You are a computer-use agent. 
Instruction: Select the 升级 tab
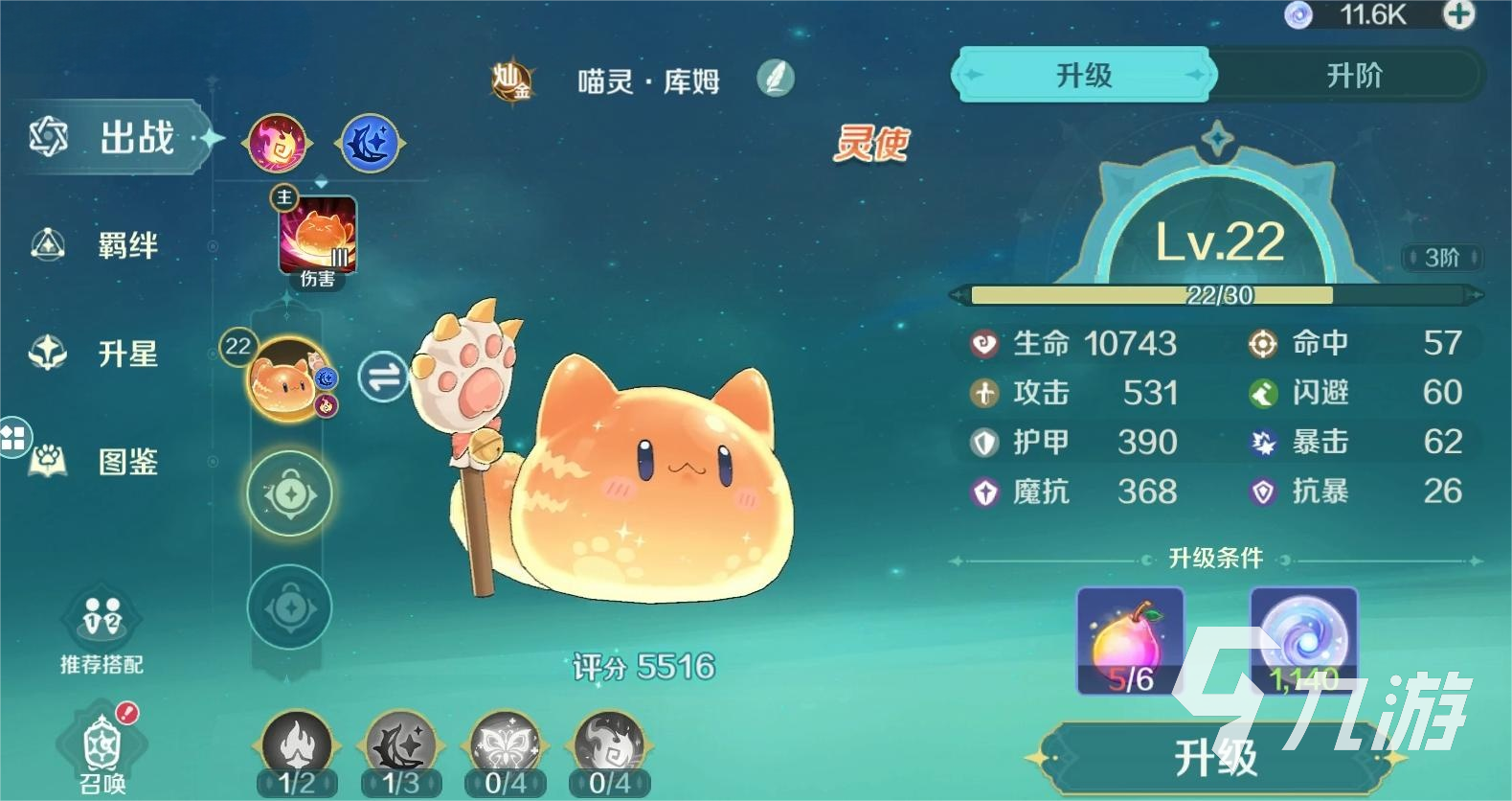point(1082,74)
